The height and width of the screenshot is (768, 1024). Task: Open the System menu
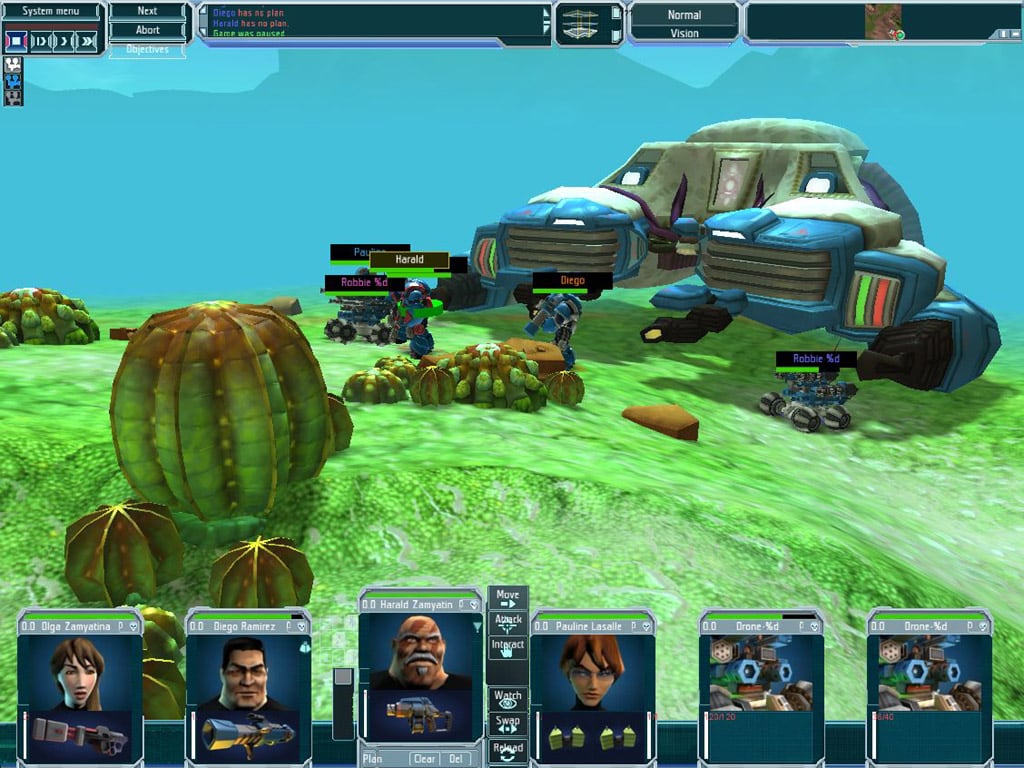coord(52,11)
